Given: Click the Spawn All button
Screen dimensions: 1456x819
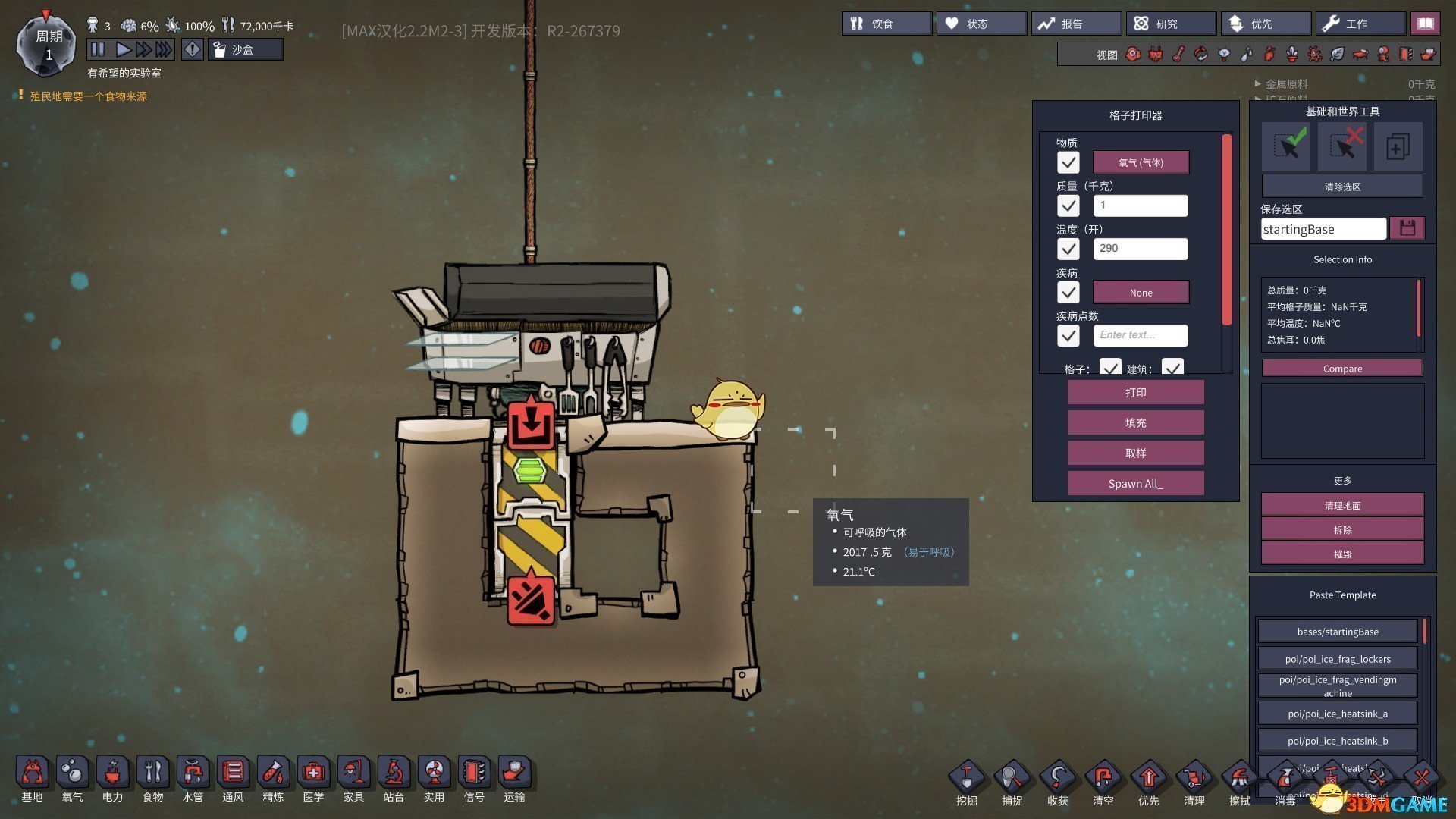Looking at the screenshot, I should 1135,484.
